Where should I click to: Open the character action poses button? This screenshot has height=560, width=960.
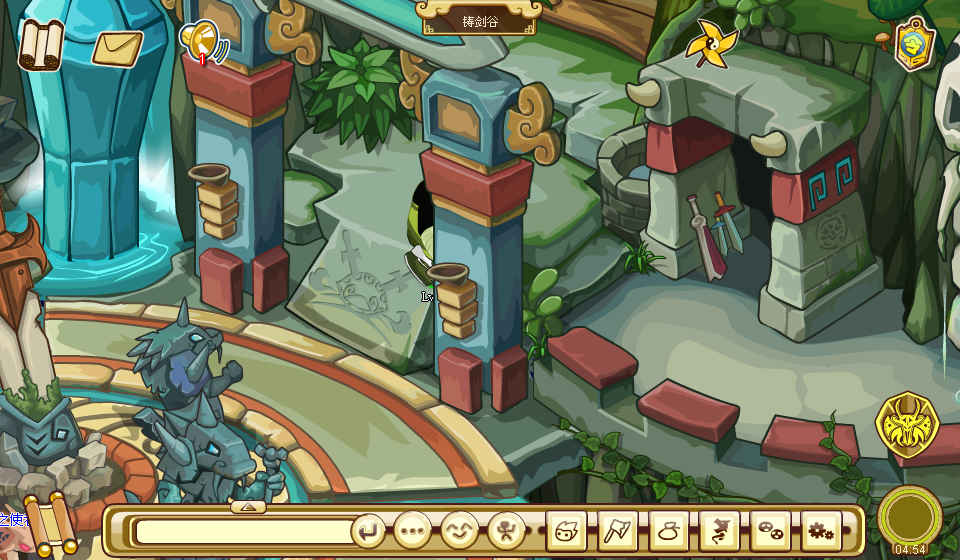pos(507,530)
